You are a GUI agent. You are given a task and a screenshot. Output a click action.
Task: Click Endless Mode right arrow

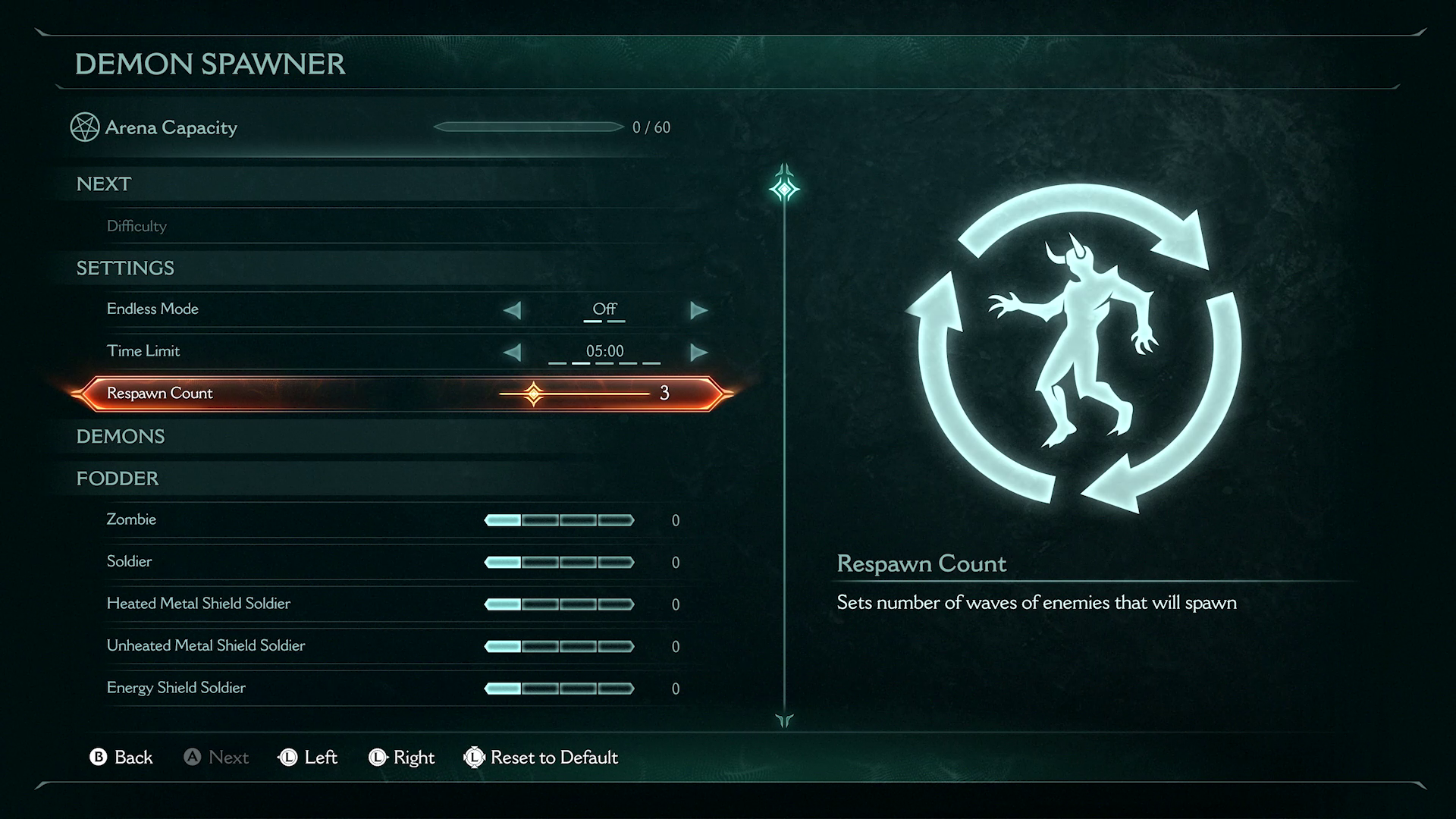click(x=698, y=310)
